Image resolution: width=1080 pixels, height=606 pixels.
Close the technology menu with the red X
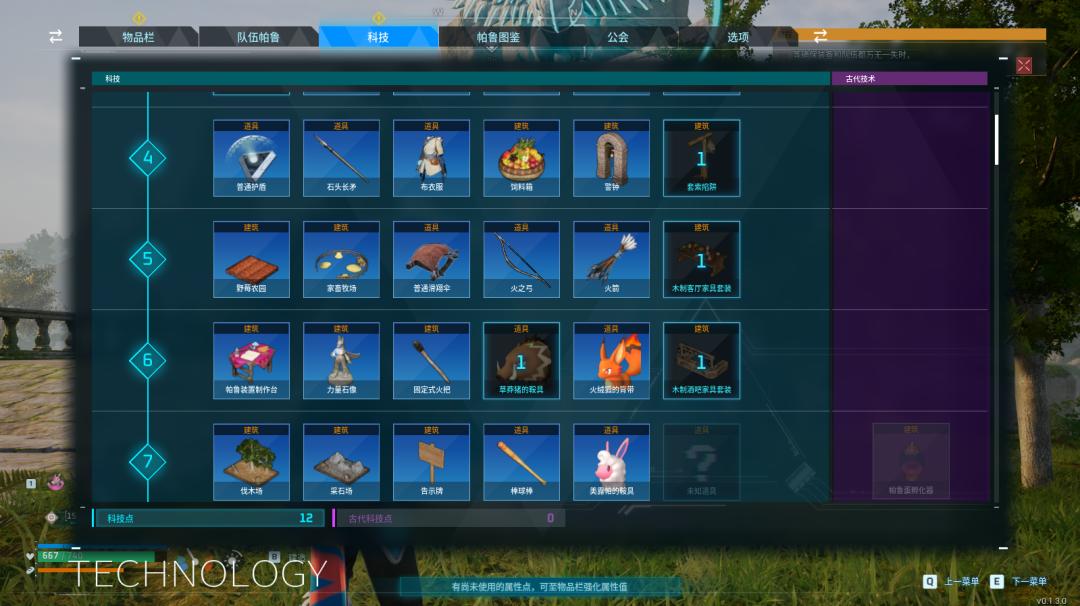coord(1024,65)
